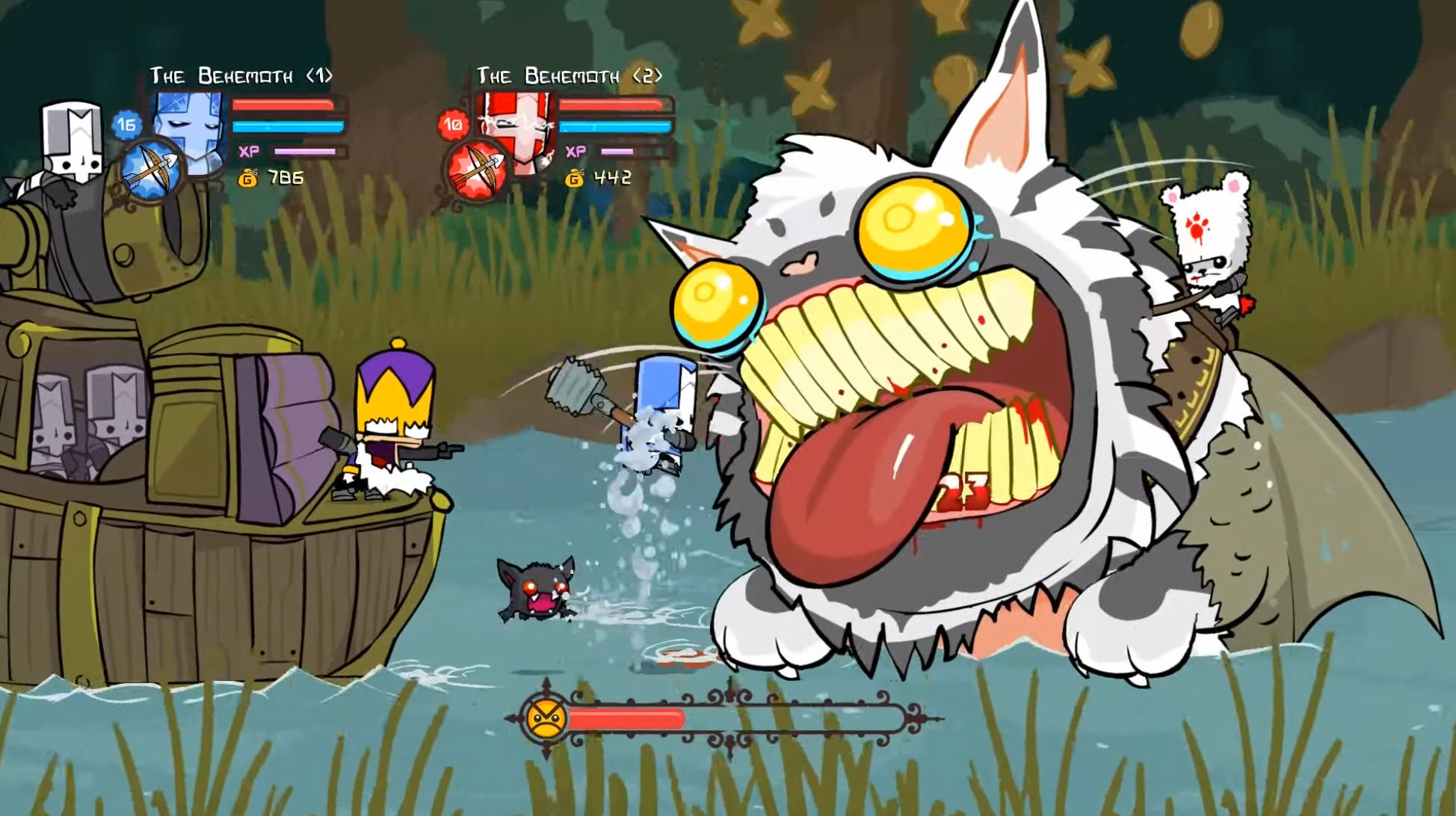Click player 1's XP progress bar
1456x816 pixels.
coord(306,152)
